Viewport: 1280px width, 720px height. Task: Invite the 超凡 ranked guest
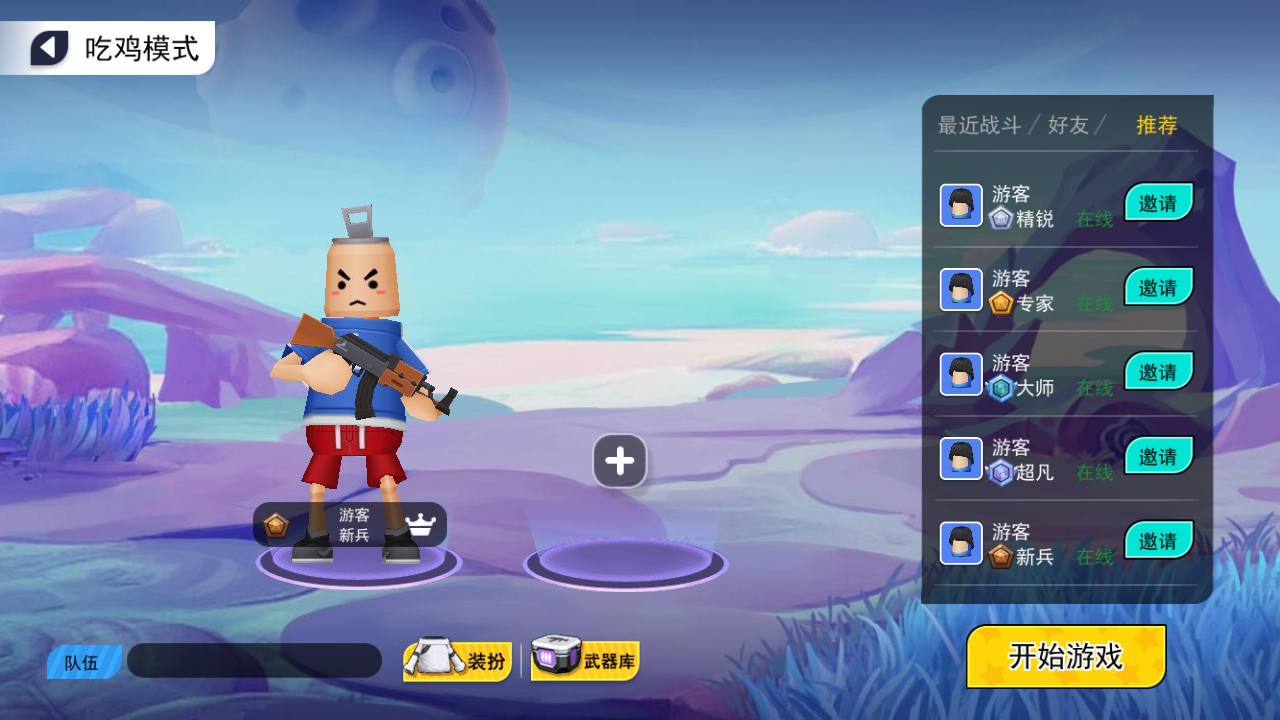[x=1159, y=457]
